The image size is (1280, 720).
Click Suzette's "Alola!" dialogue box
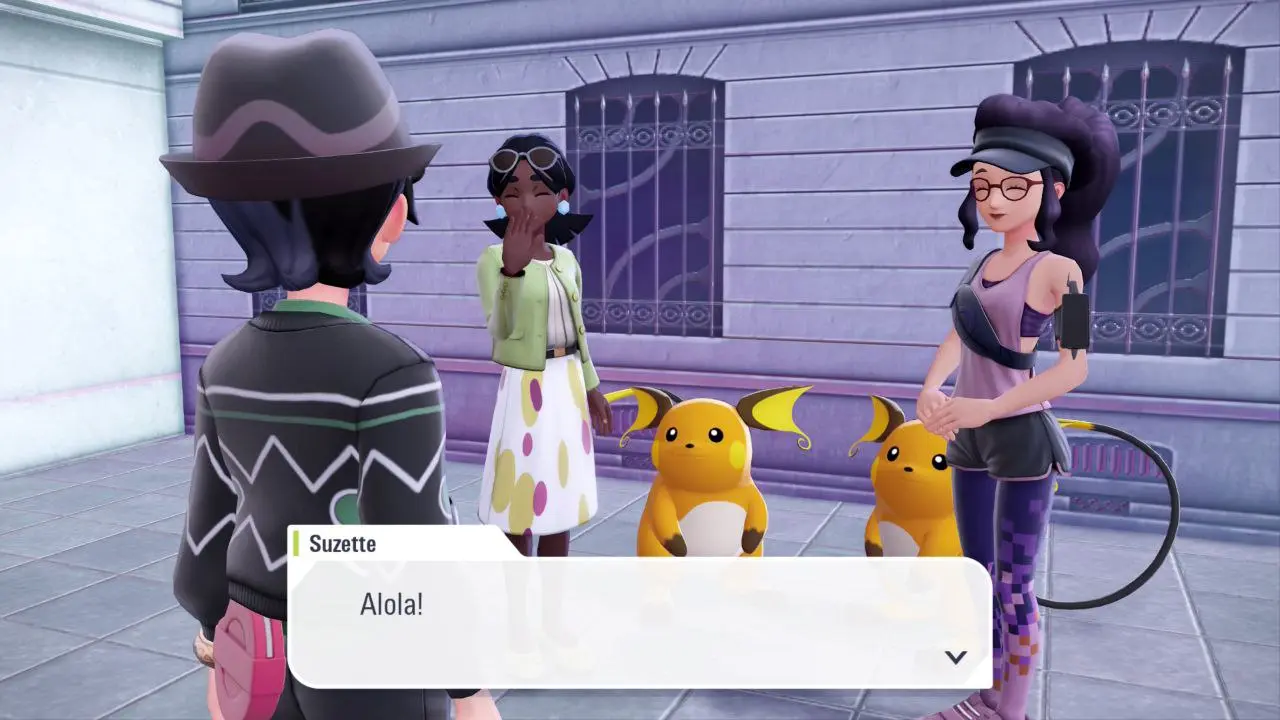640,620
